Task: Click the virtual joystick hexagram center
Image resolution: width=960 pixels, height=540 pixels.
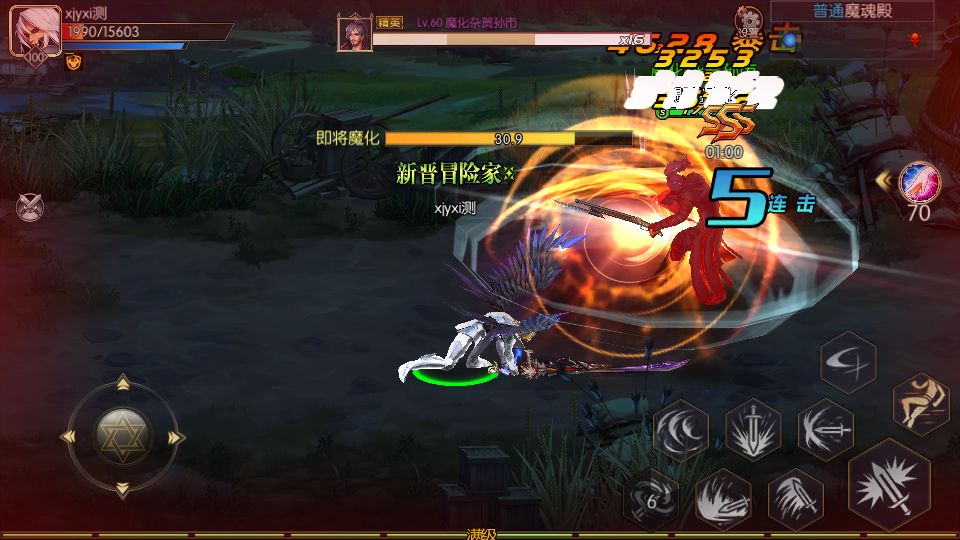Action: click(123, 435)
